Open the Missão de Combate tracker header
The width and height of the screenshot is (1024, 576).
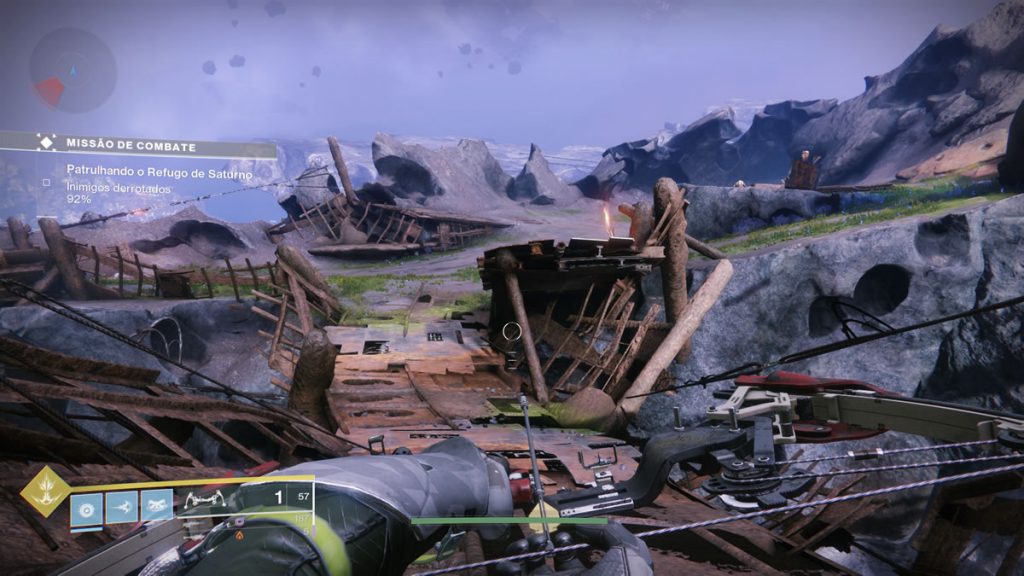140,146
